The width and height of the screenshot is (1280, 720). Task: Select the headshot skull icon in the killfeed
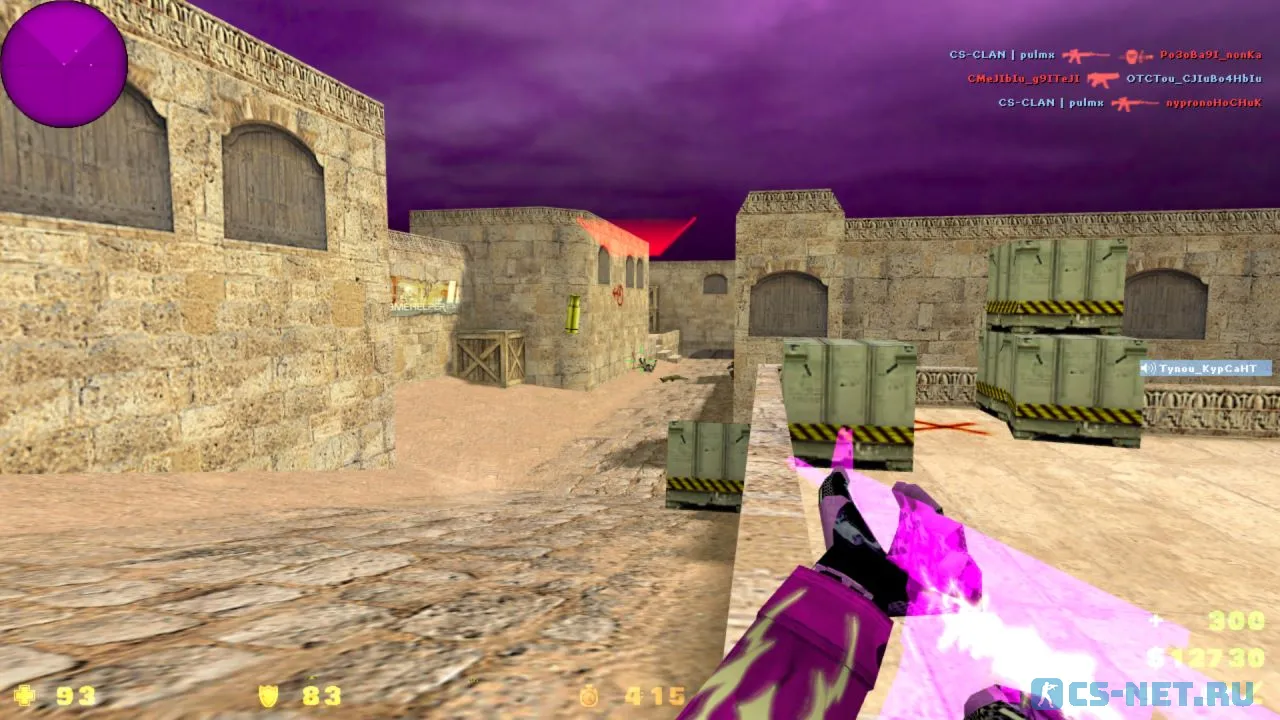pyautogui.click(x=1131, y=56)
